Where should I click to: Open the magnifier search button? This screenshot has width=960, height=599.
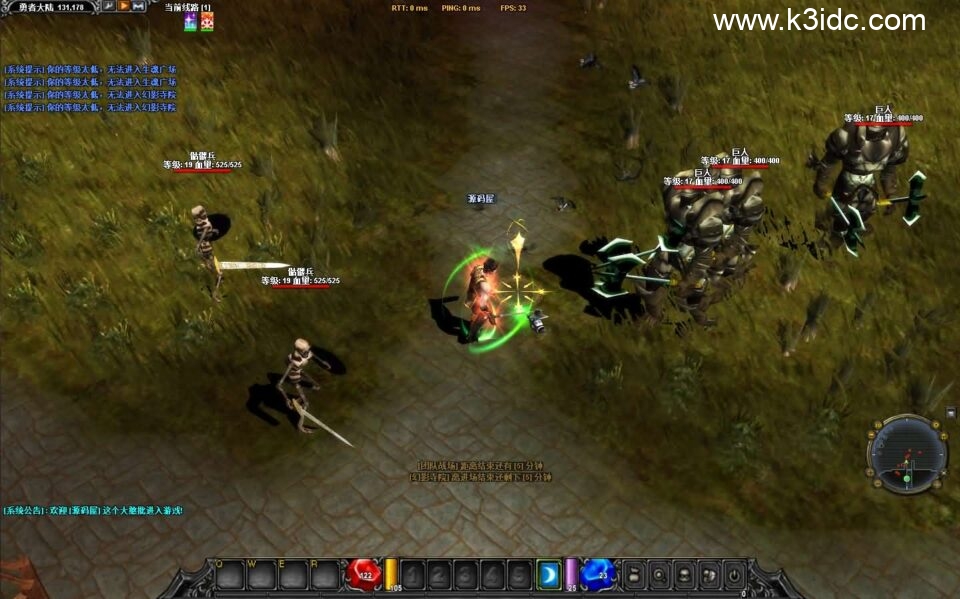click(x=659, y=575)
